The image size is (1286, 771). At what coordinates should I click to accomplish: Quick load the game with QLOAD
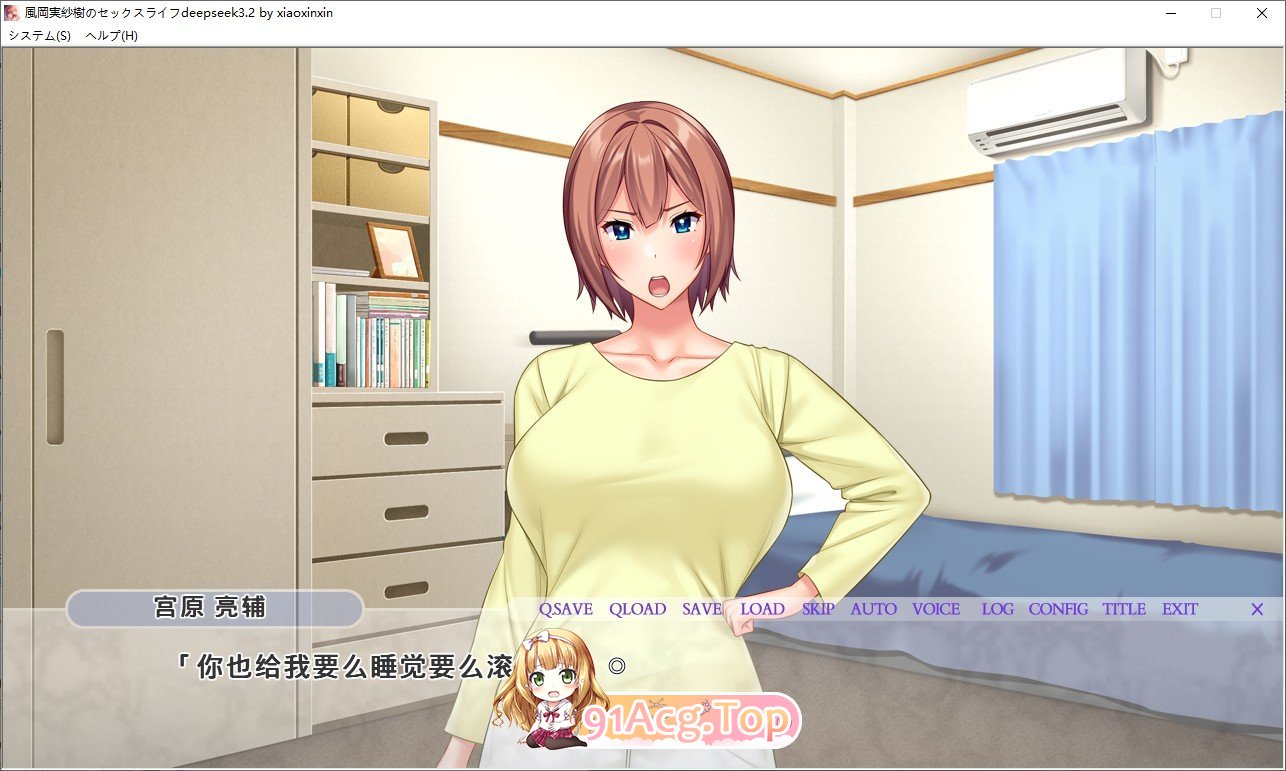point(638,609)
